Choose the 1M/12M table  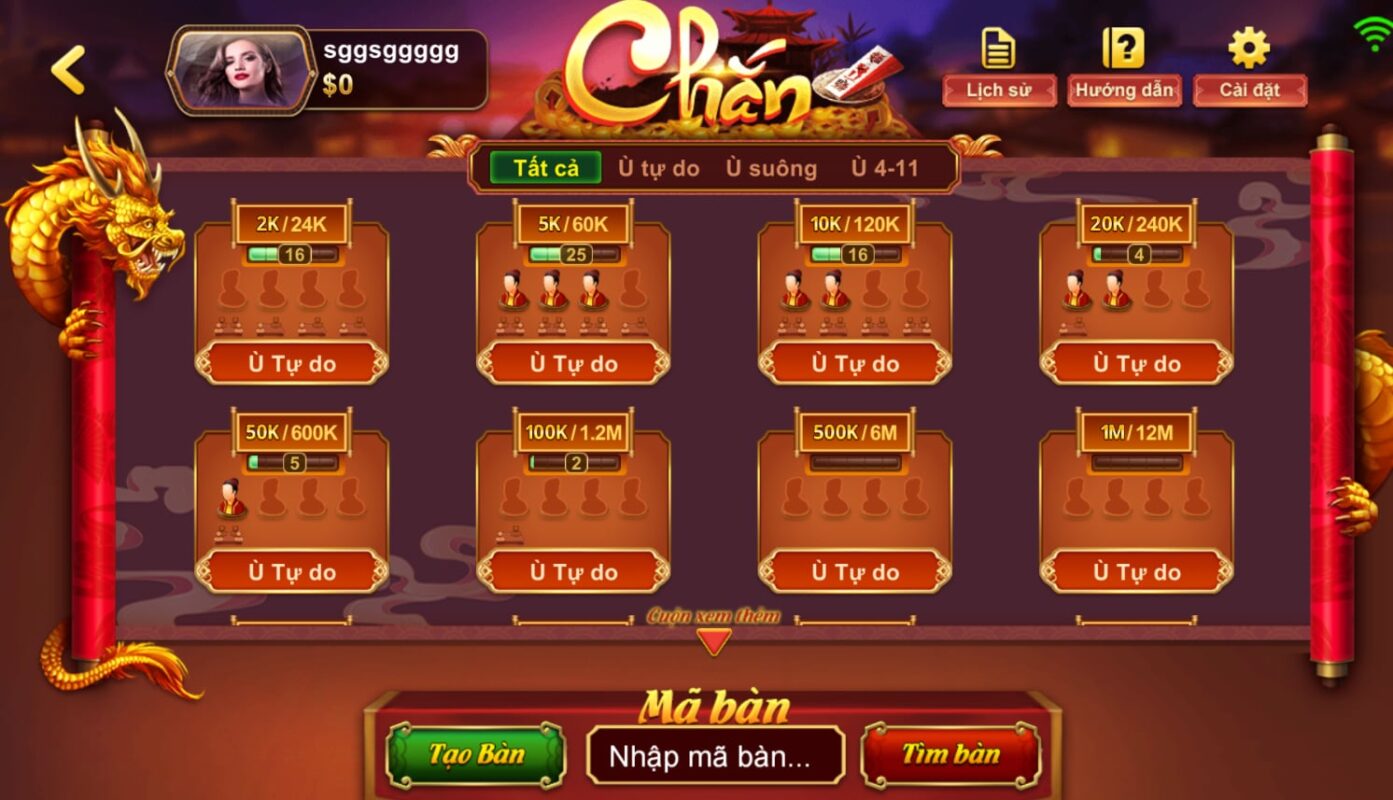pyautogui.click(x=1136, y=572)
